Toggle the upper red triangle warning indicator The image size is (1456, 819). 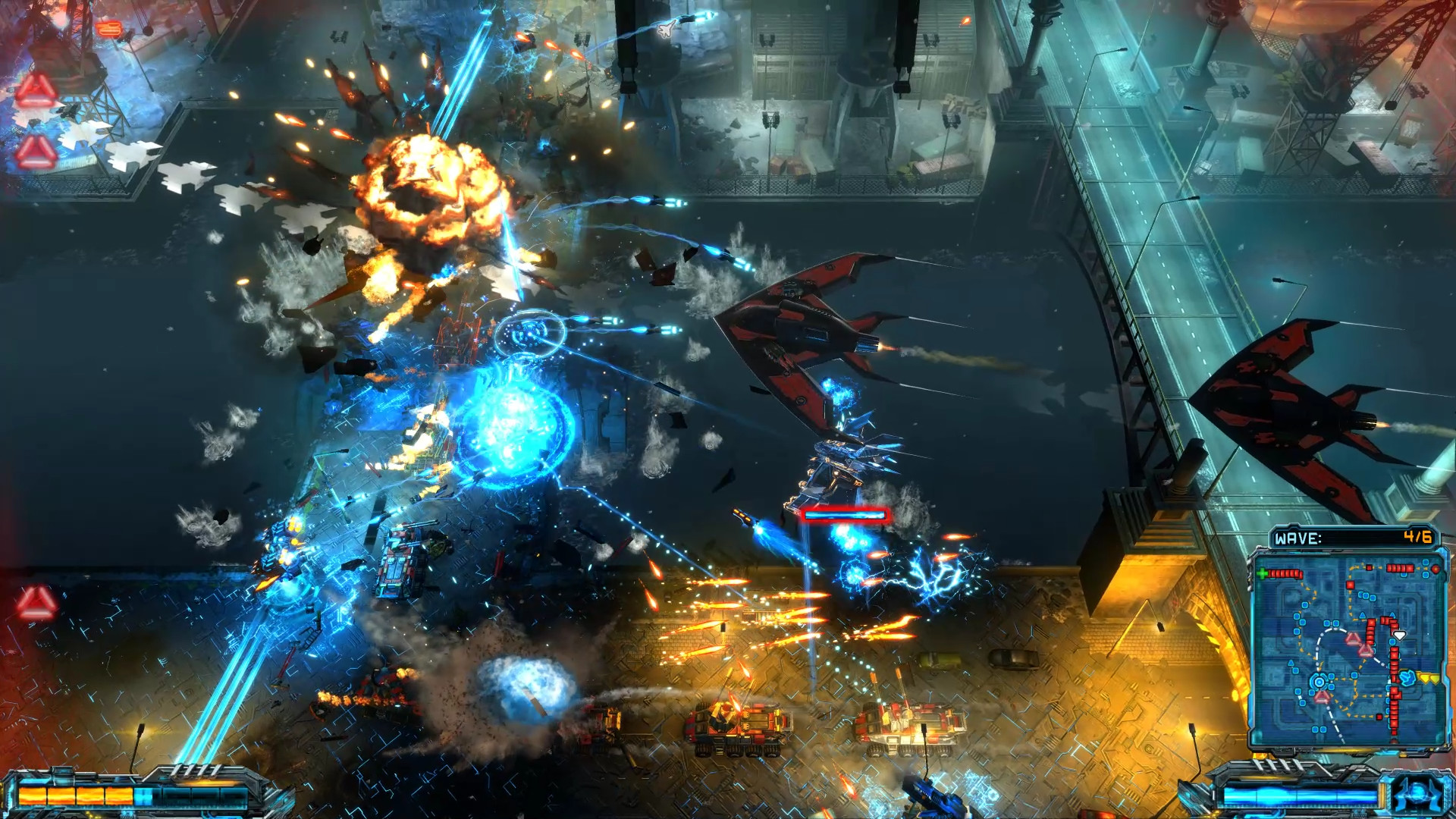pos(37,89)
